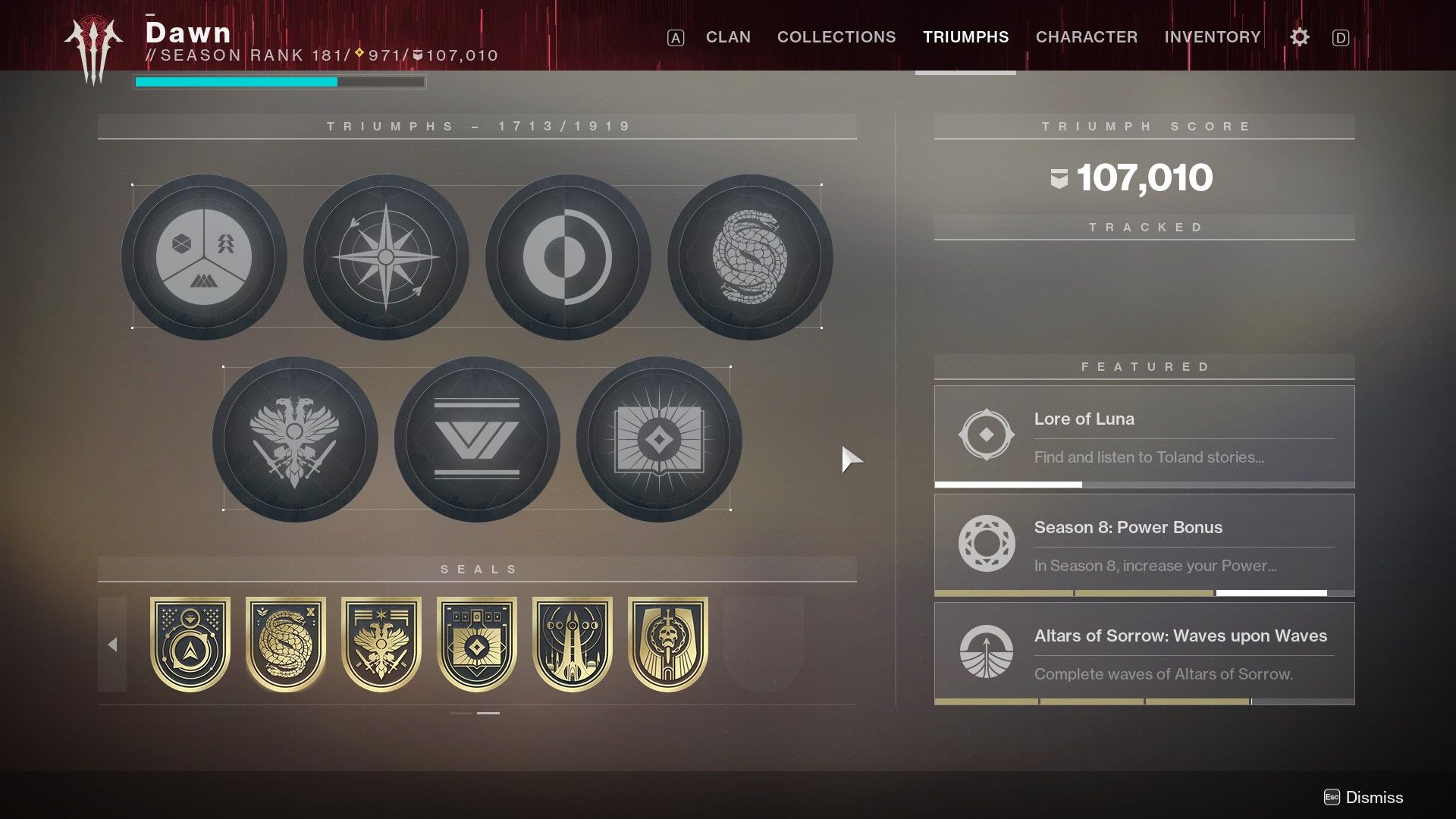This screenshot has width=1456, height=819.
Task: Open the lore book triumph category
Action: [x=658, y=438]
